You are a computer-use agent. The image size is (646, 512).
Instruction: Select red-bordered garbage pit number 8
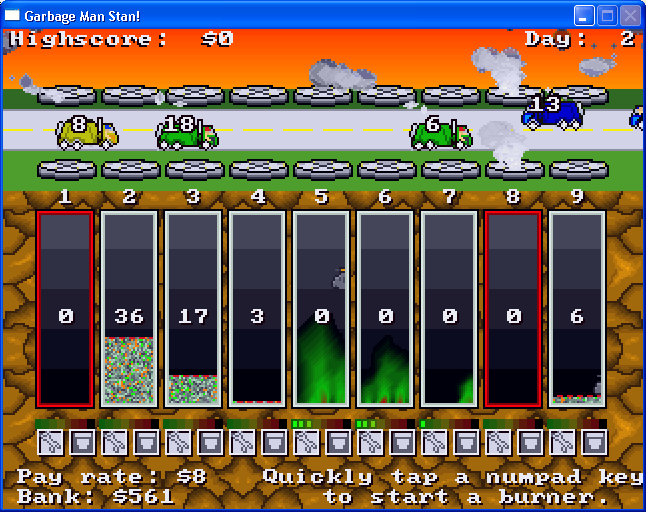[513, 308]
